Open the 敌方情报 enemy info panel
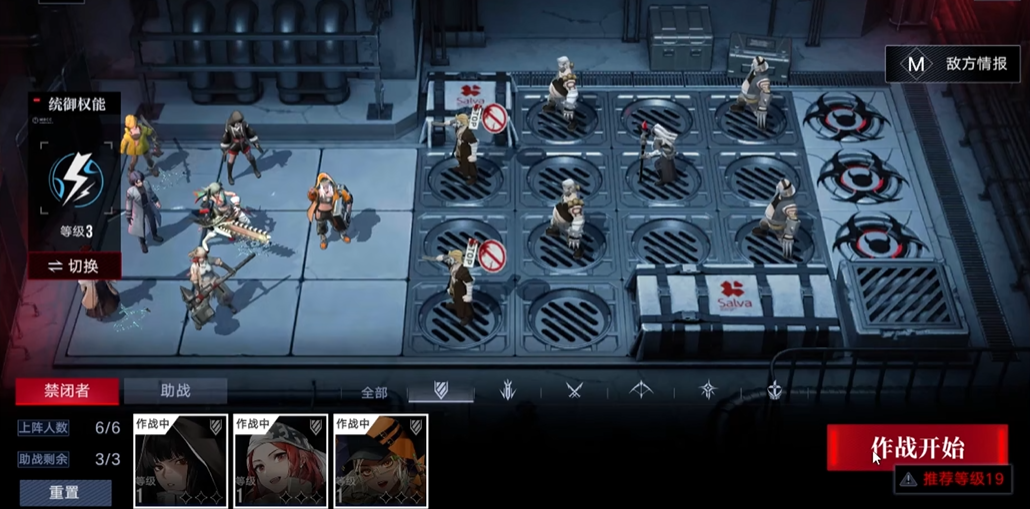1030x509 pixels. pos(957,64)
